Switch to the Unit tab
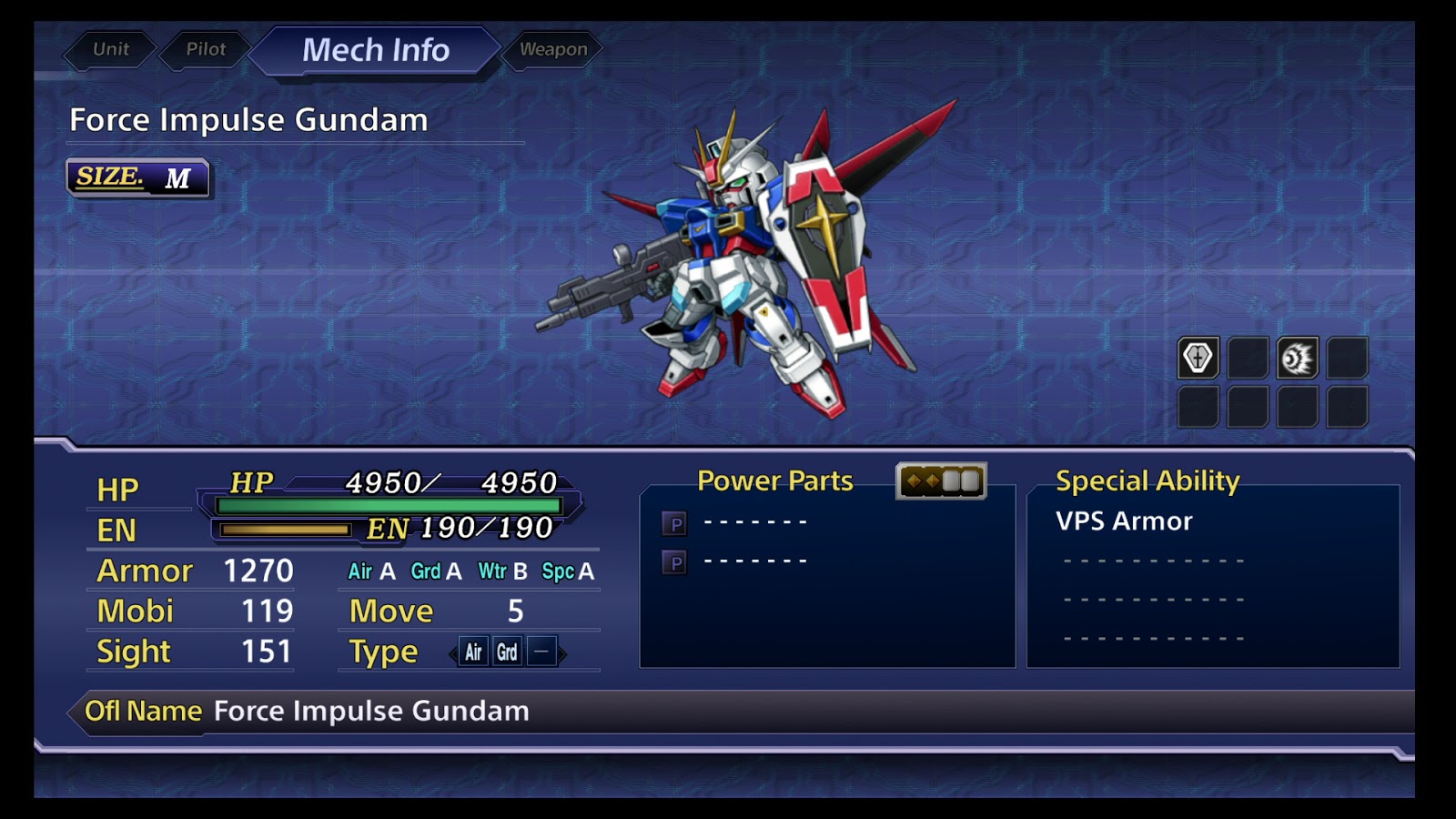This screenshot has width=1456, height=819. pyautogui.click(x=111, y=49)
